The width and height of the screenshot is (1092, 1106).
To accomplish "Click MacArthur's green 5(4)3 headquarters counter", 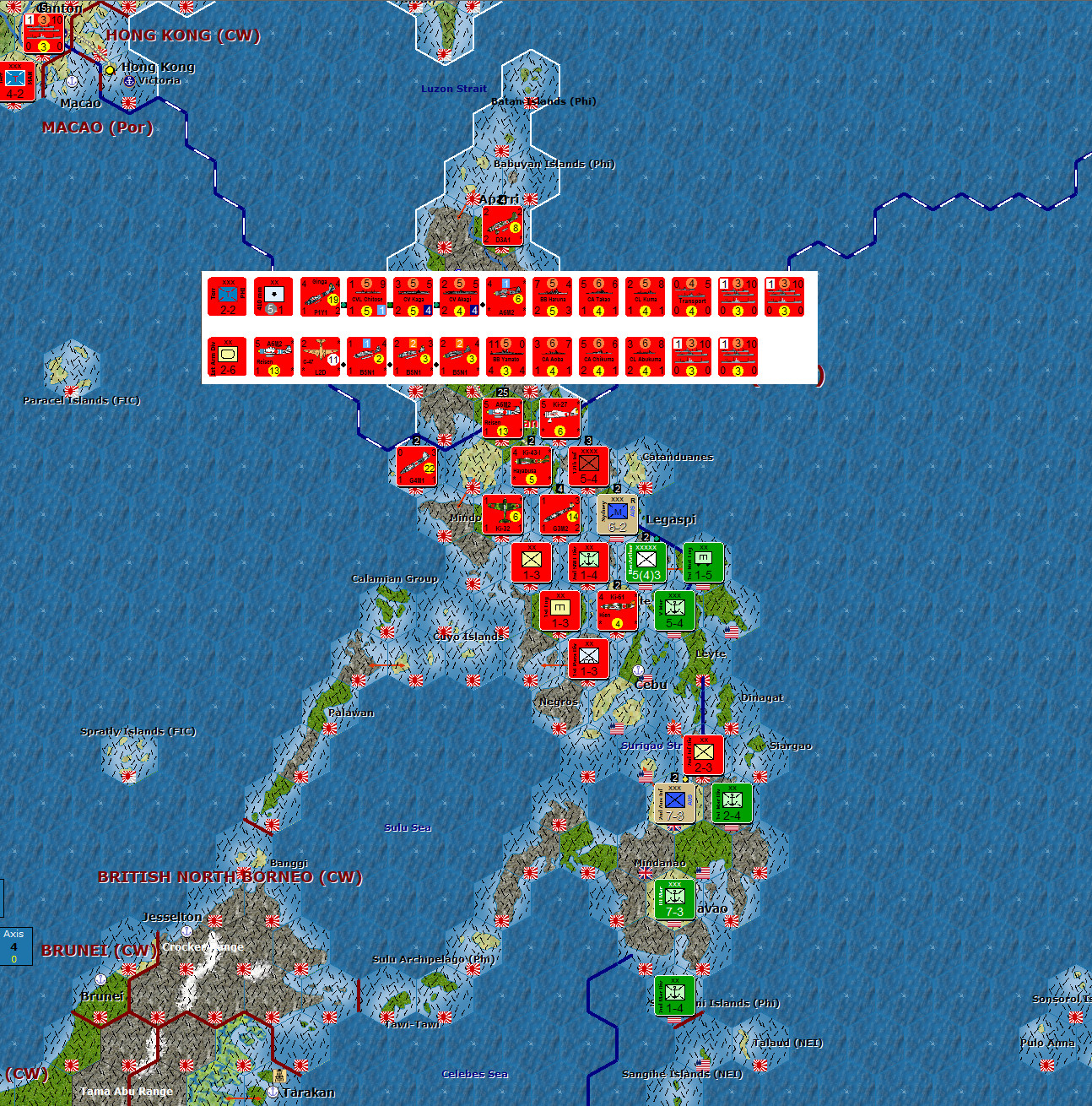I will pyautogui.click(x=646, y=563).
